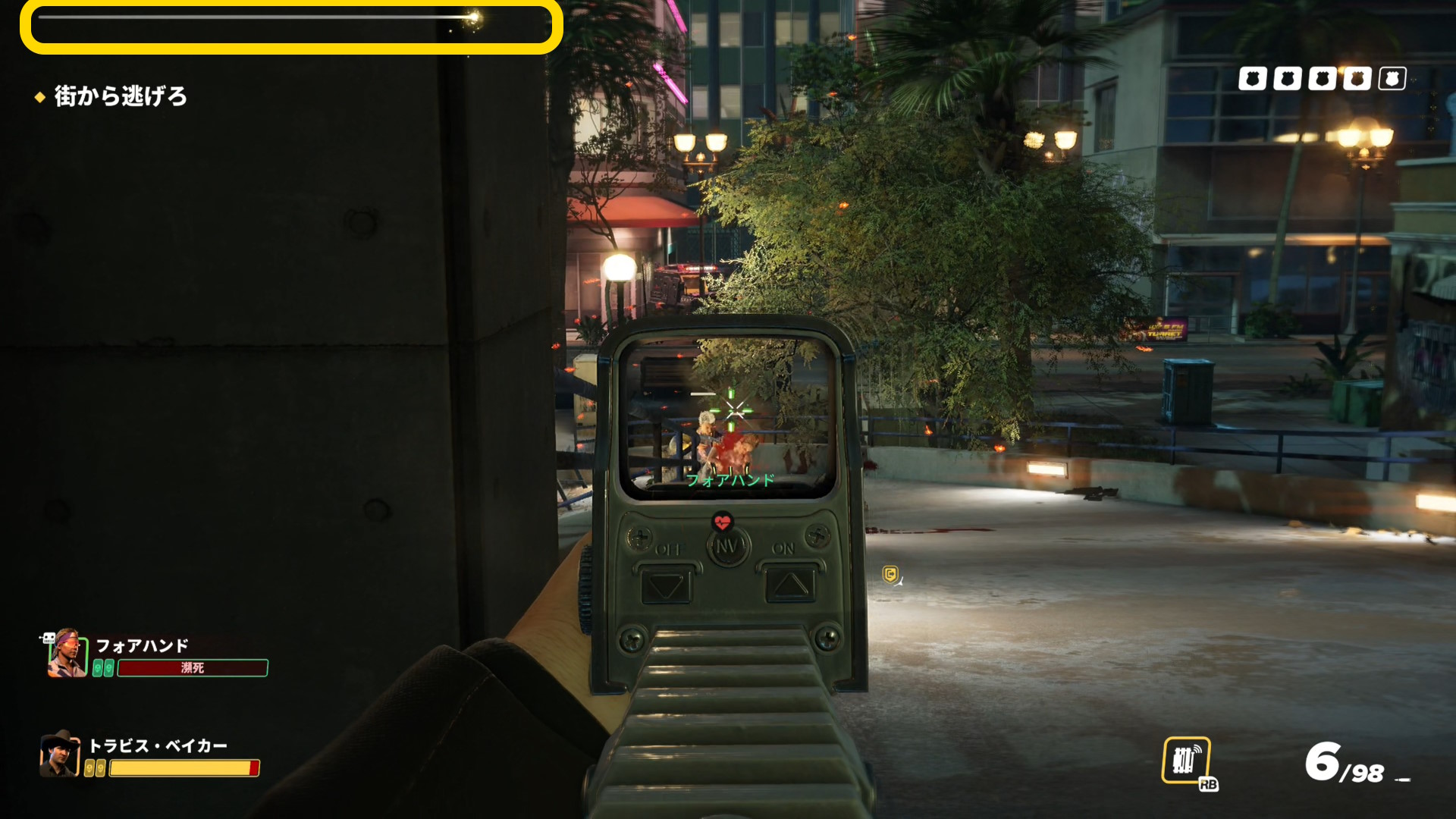Click the yellow waypoint marker icon

tap(891, 575)
